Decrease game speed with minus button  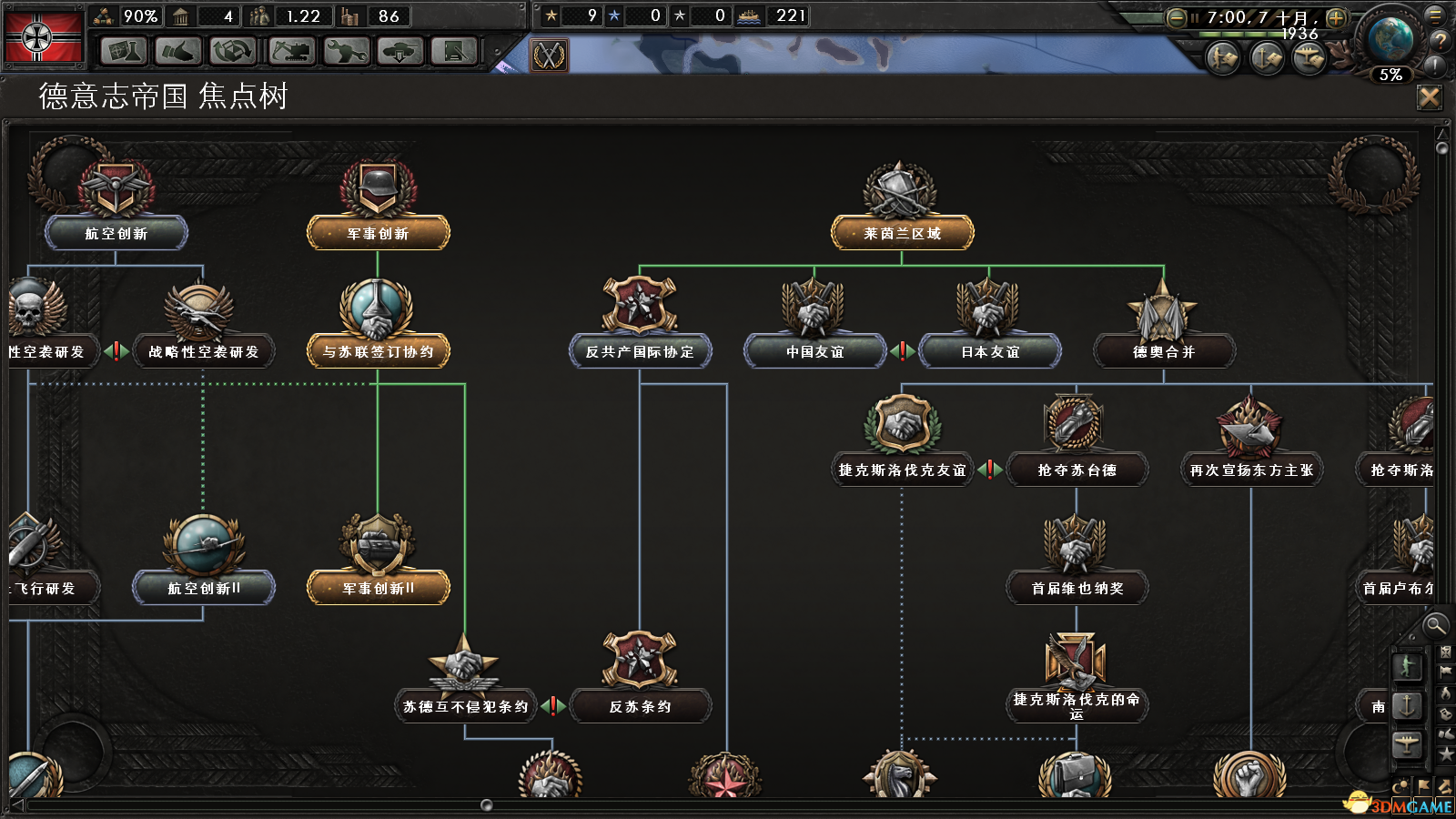pos(1176,17)
